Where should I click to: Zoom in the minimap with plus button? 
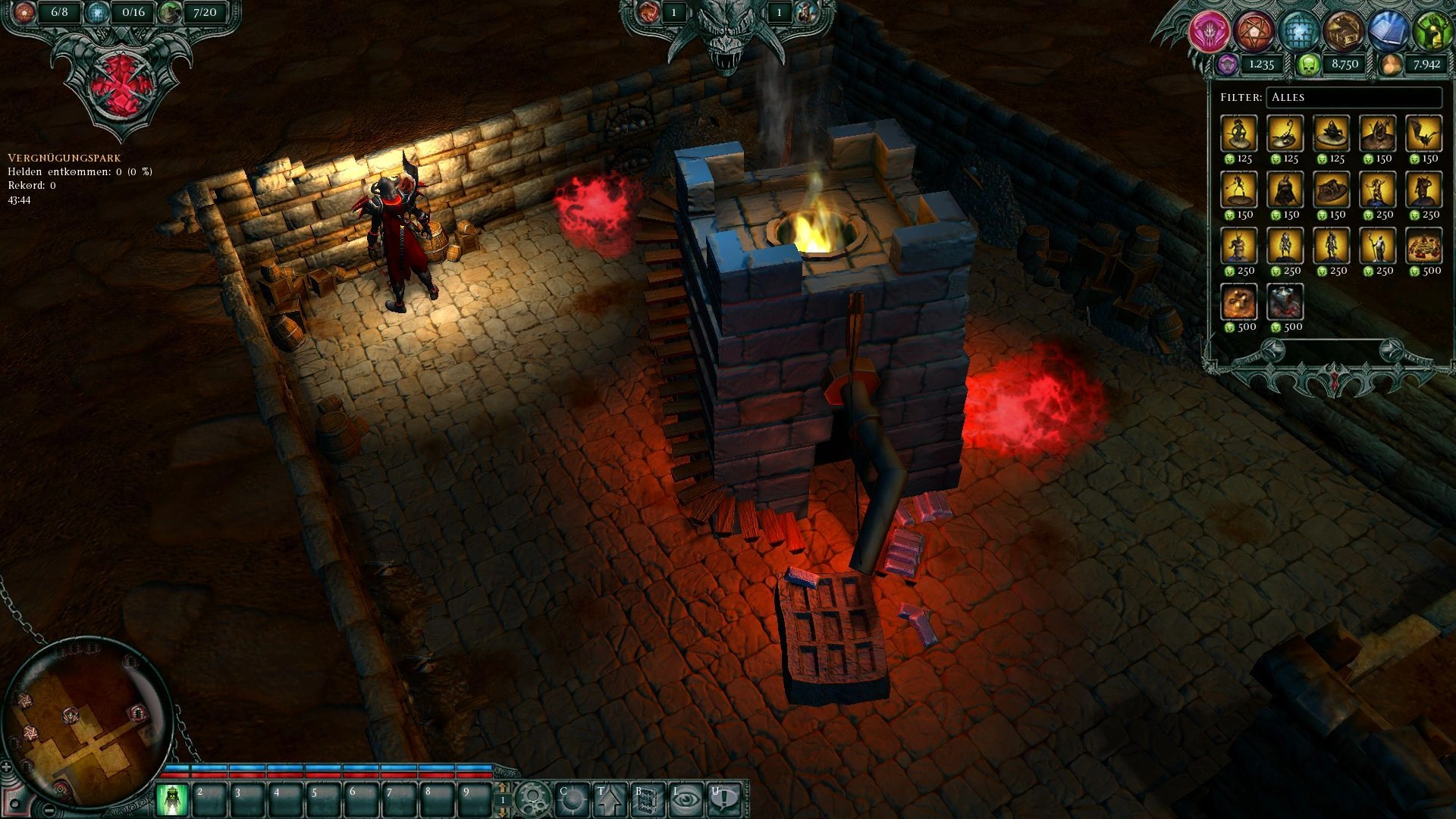click(7, 767)
